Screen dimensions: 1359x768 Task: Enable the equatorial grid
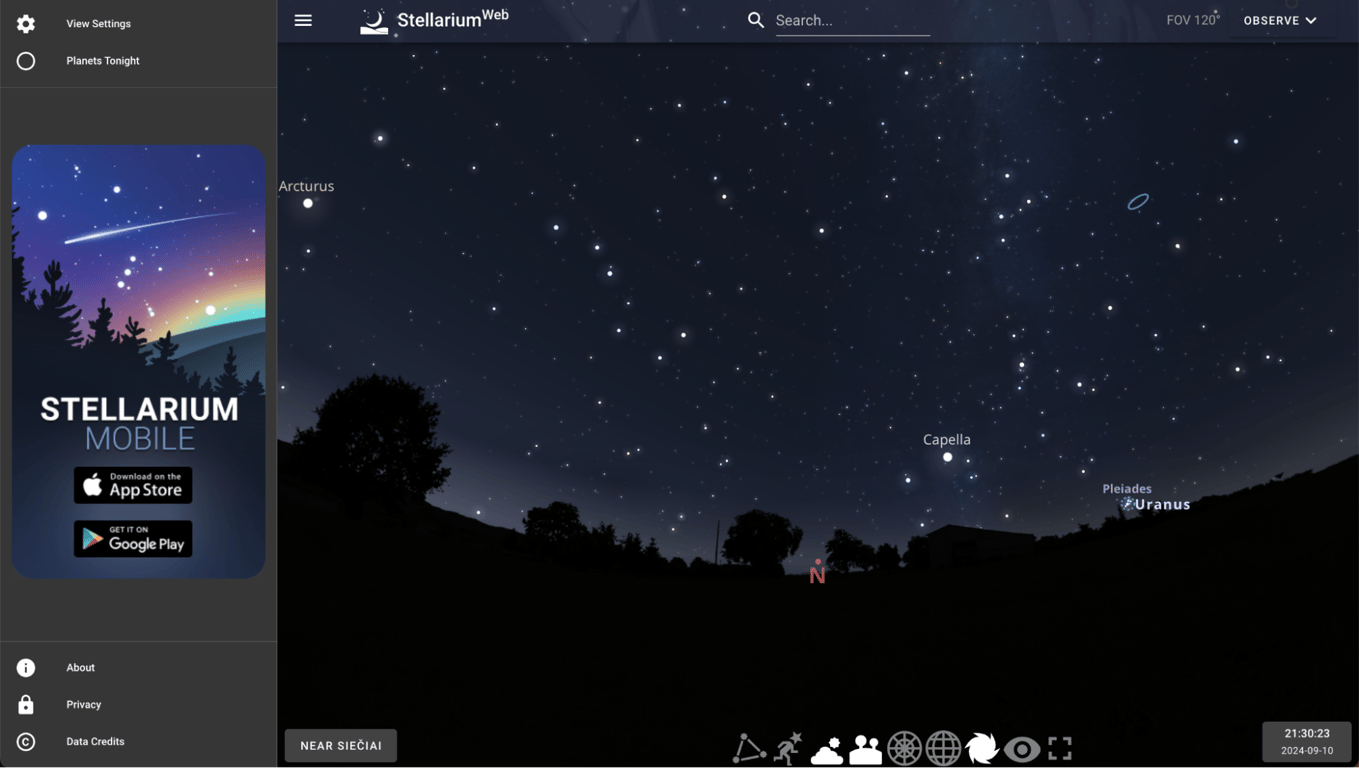[x=943, y=747]
